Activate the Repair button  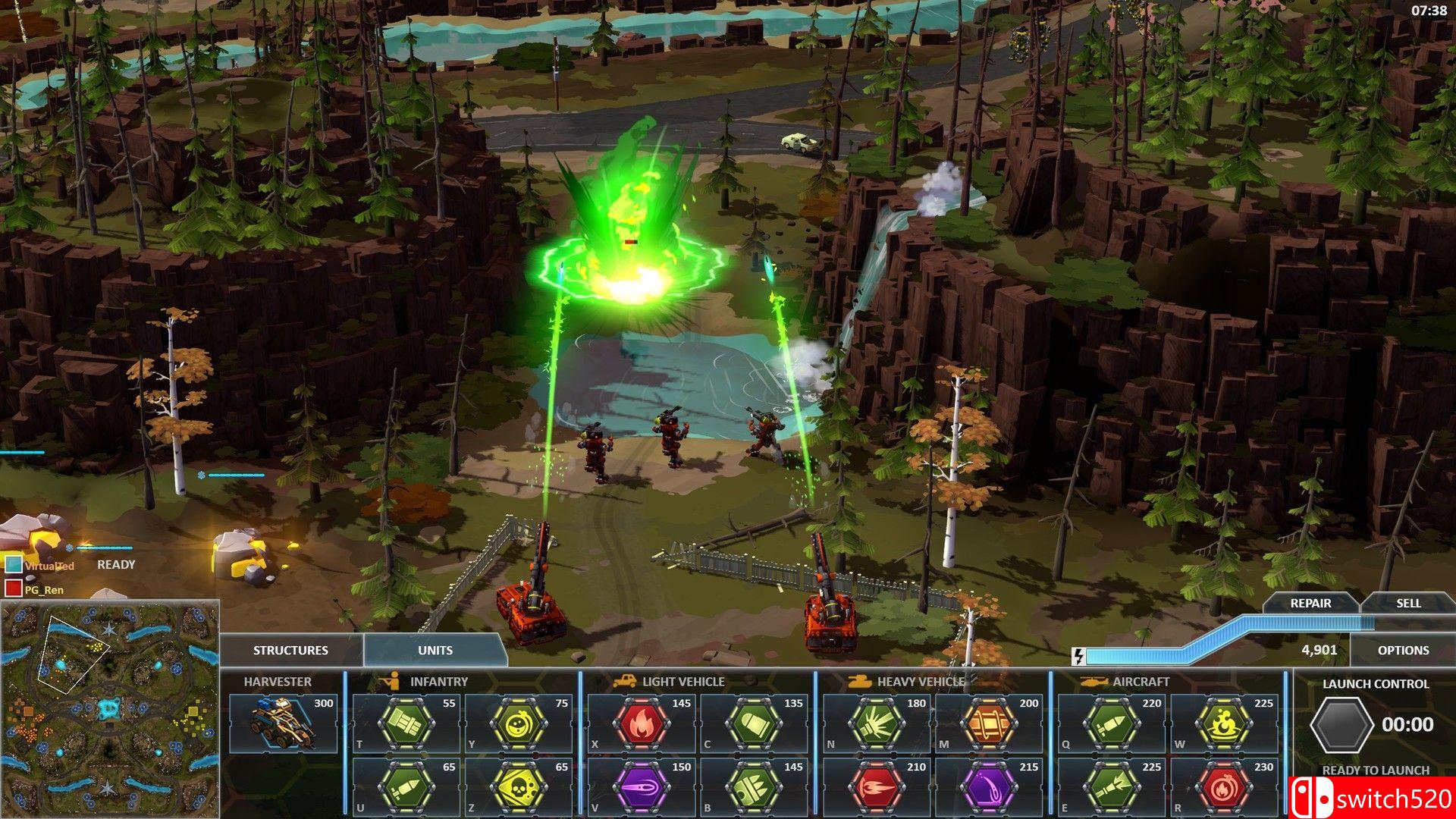click(1310, 603)
